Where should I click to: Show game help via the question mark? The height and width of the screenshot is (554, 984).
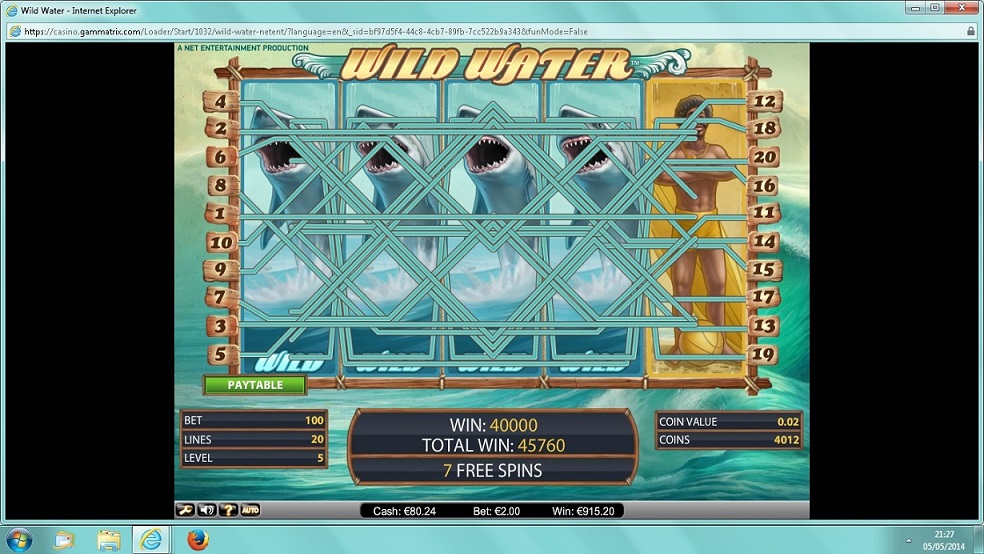(x=229, y=510)
